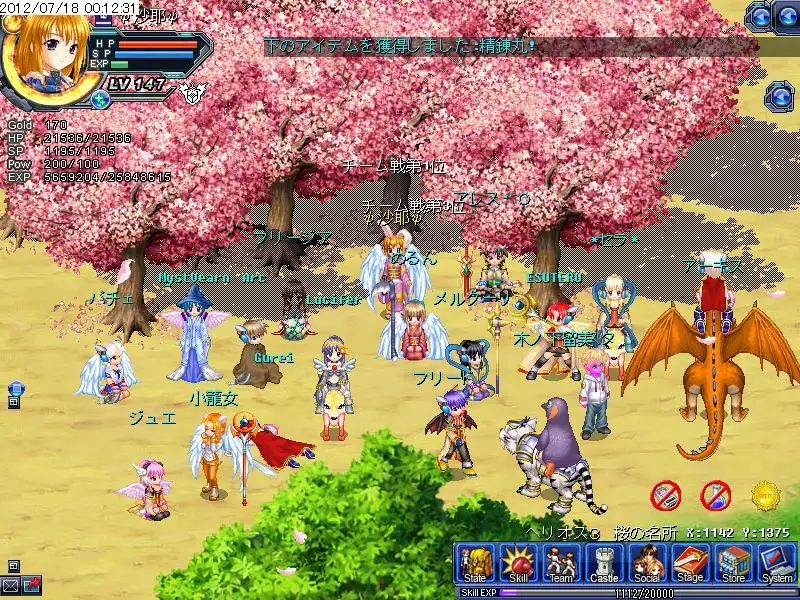Click the gold medal coin icon
Image resolution: width=800 pixels, height=600 pixels.
(765, 494)
